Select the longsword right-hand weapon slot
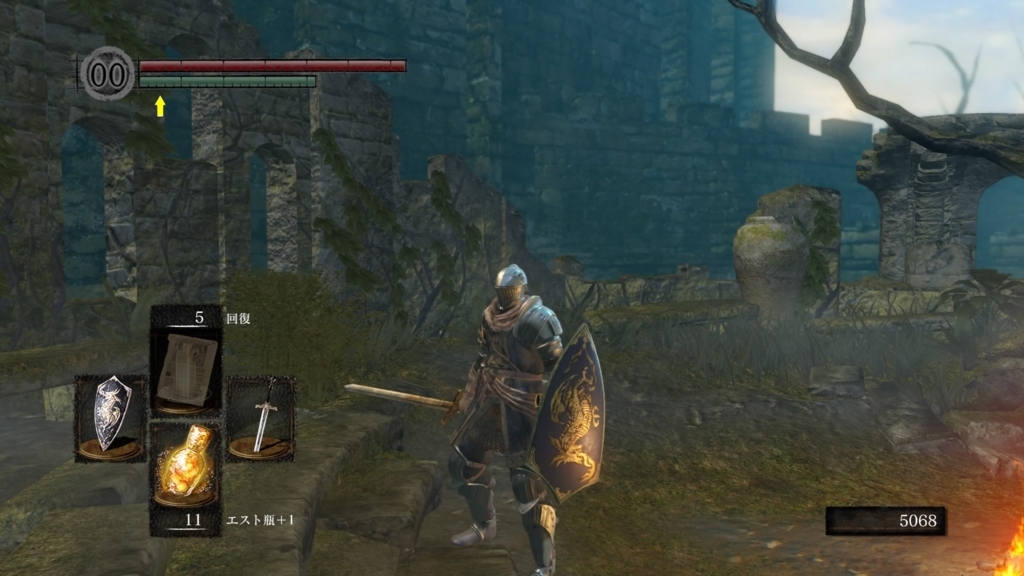1024x576 pixels. (260, 418)
